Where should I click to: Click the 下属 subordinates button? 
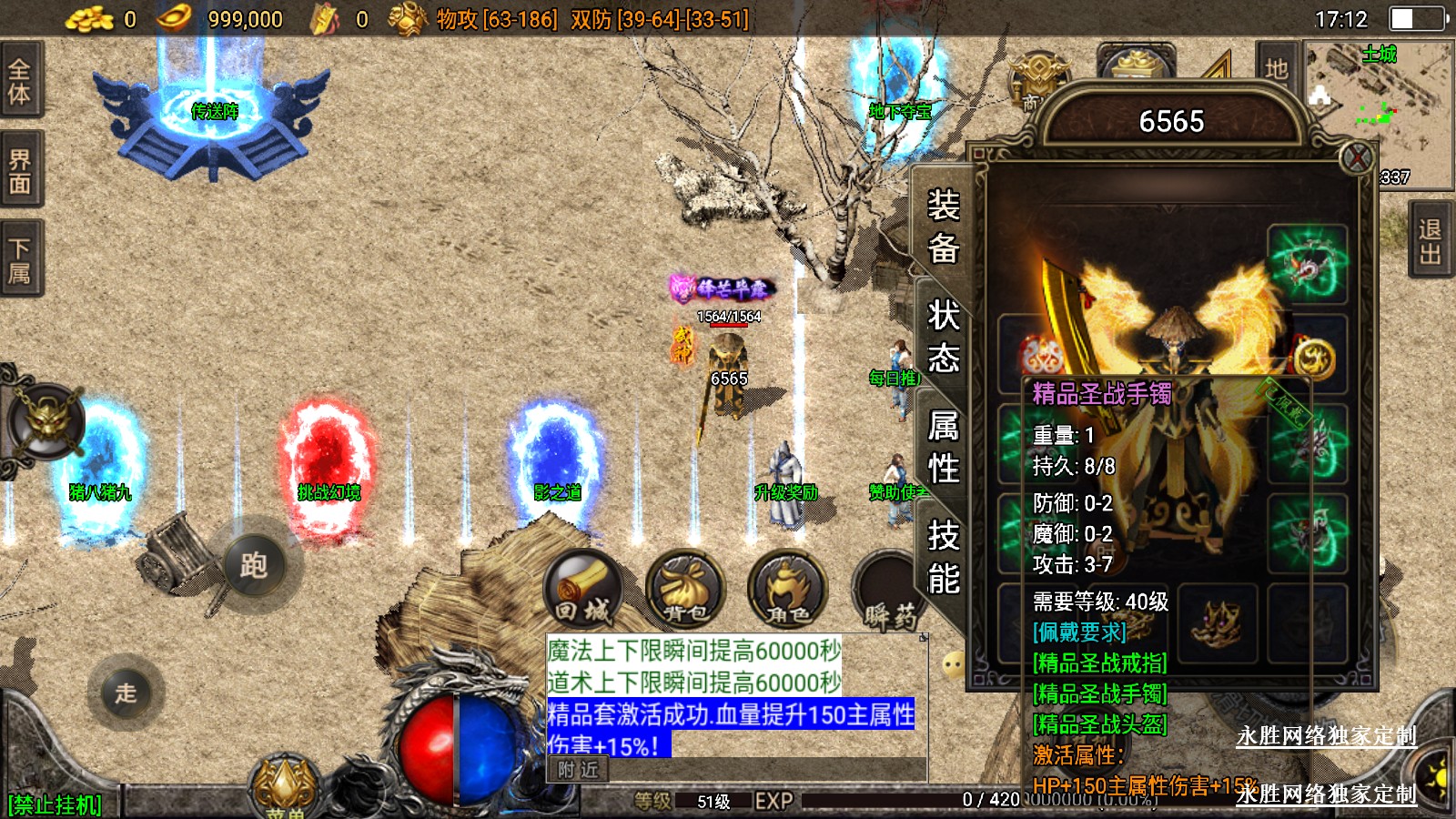(x=20, y=260)
